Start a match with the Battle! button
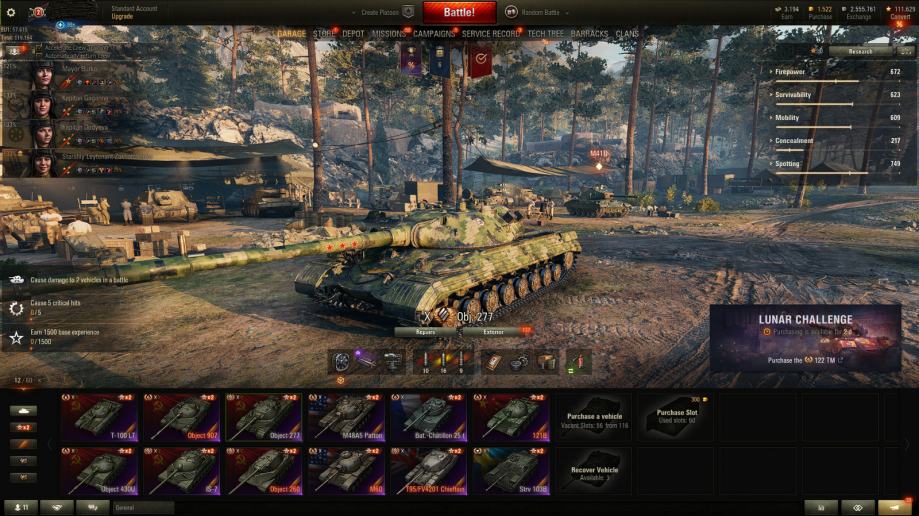This screenshot has width=919, height=516. tap(459, 12)
